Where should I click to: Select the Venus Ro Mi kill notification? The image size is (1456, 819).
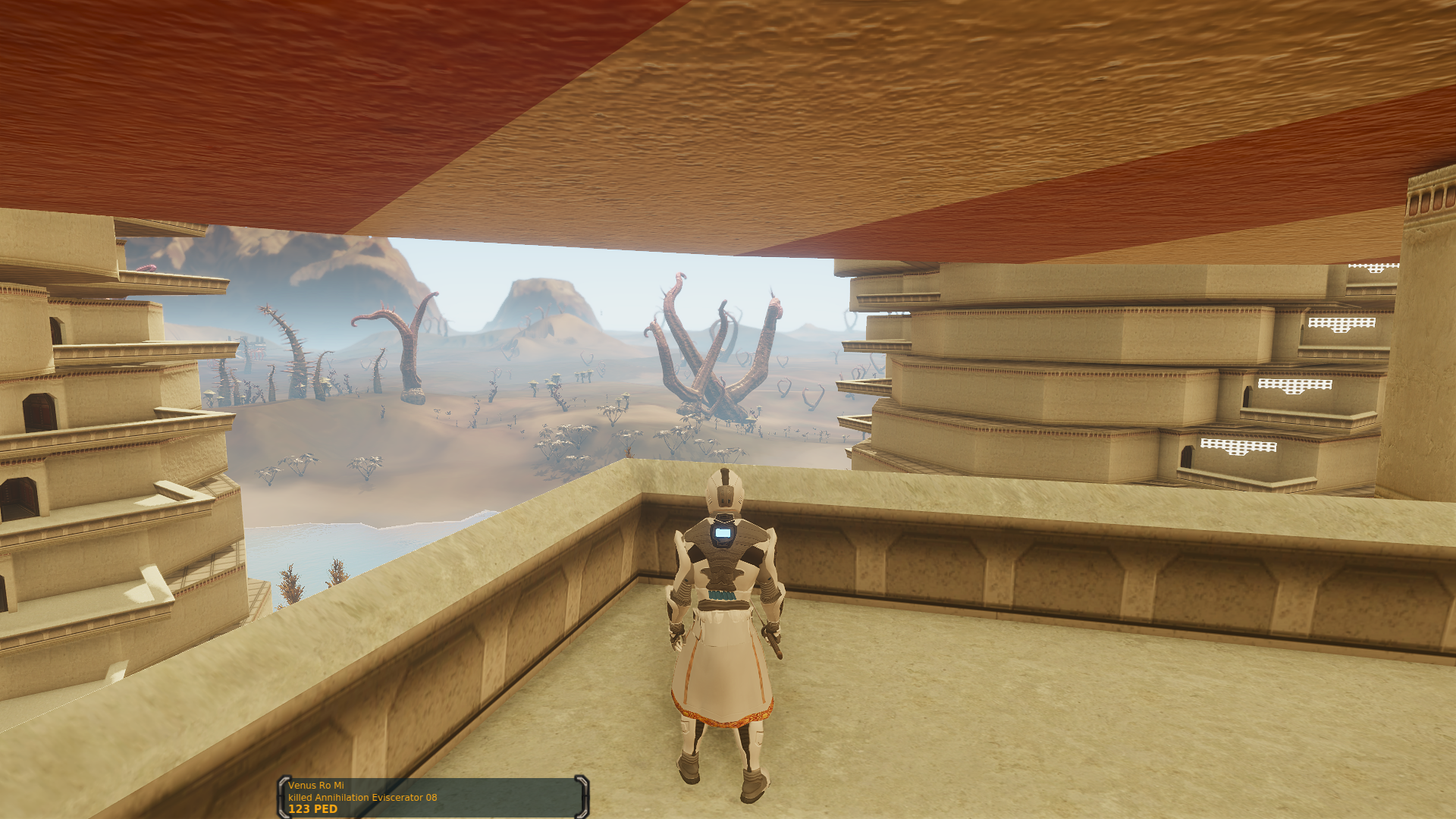432,797
